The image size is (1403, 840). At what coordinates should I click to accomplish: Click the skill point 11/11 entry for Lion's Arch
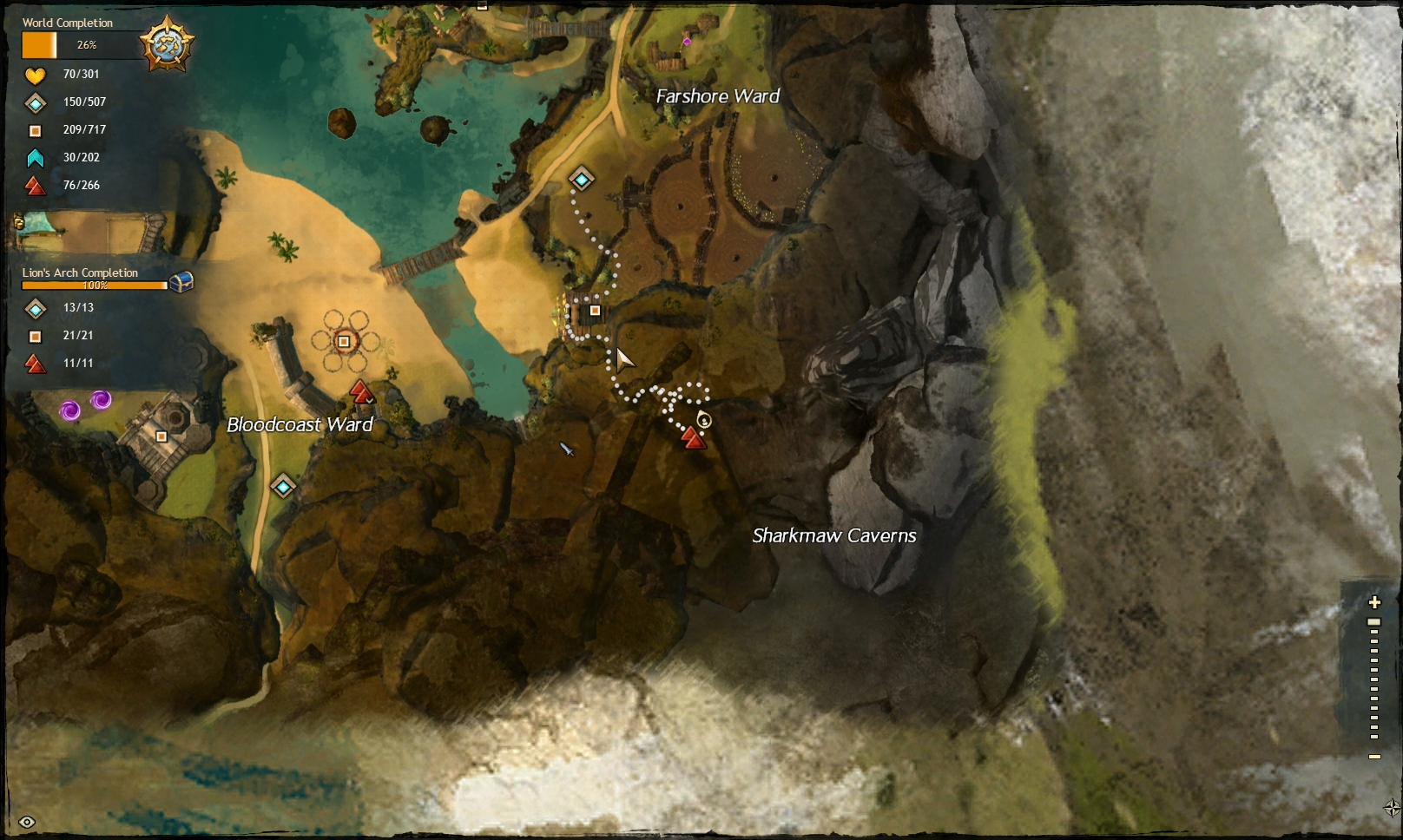click(x=35, y=364)
